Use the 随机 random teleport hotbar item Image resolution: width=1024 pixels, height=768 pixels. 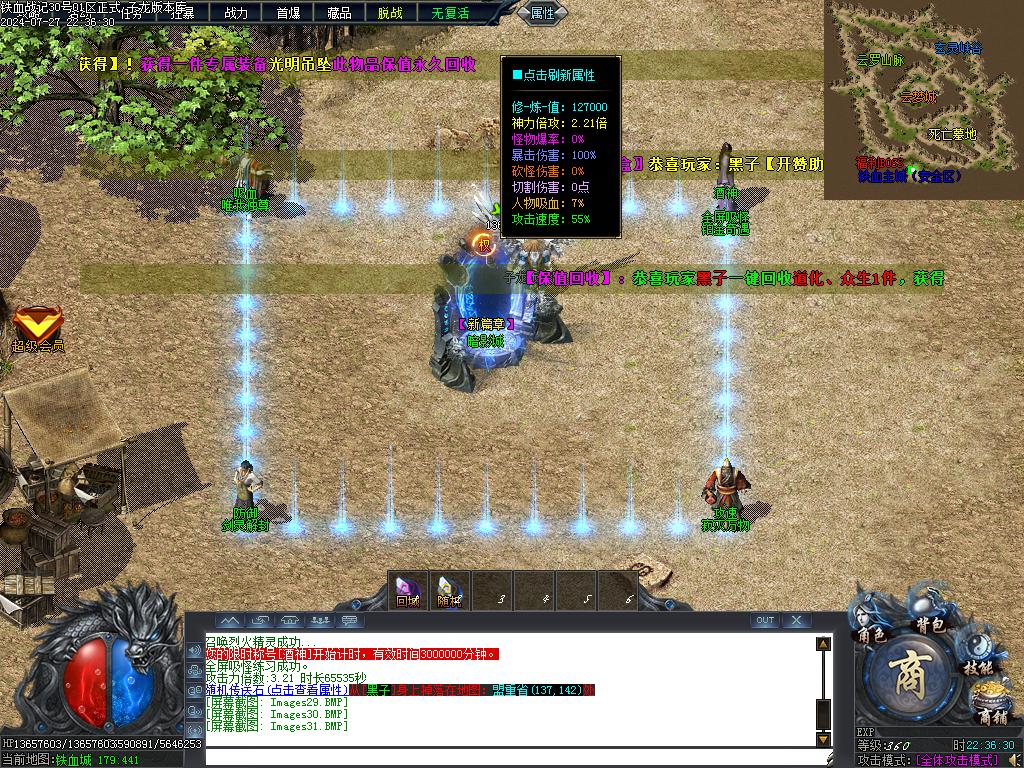click(x=449, y=590)
